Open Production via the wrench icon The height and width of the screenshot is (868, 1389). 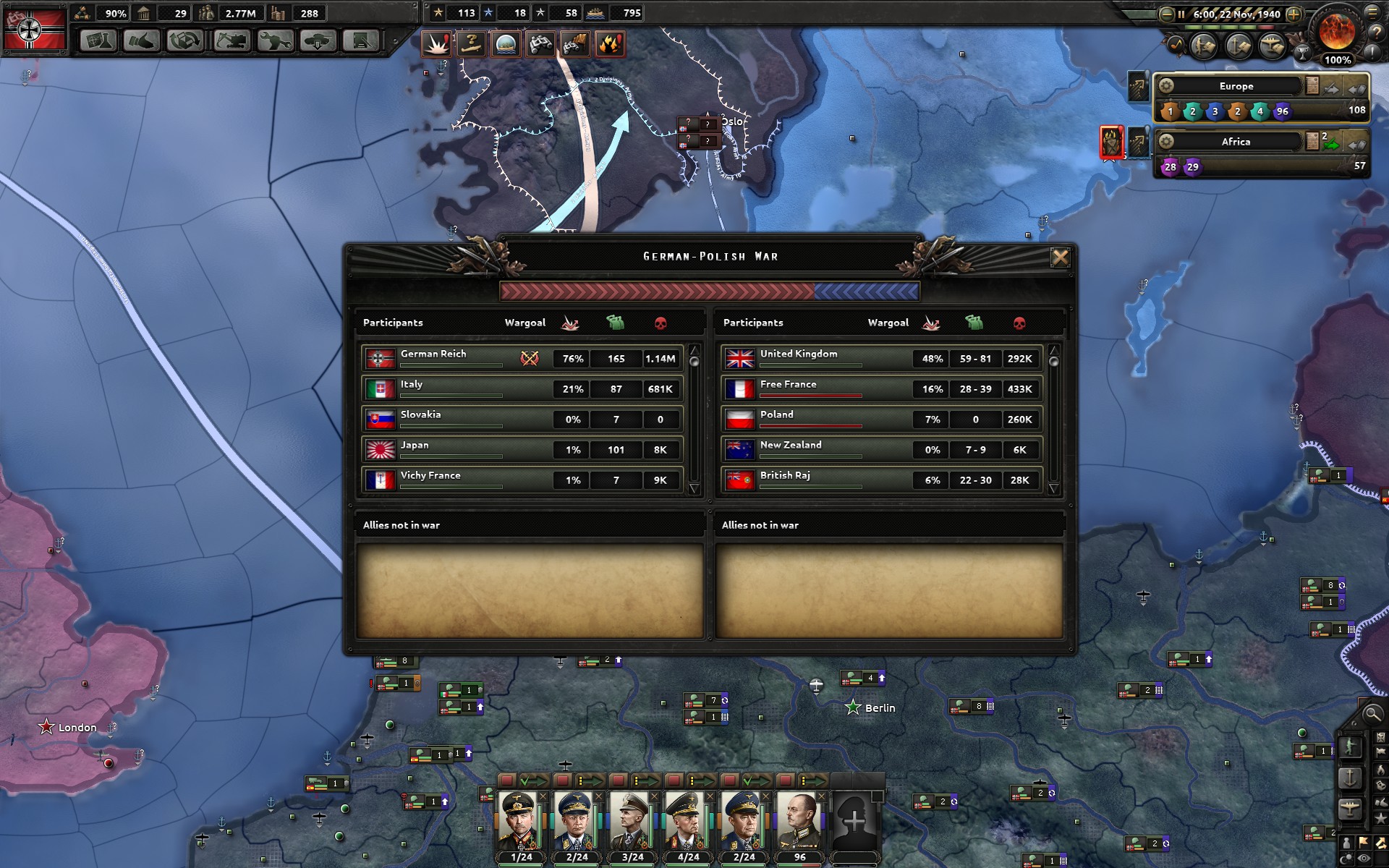274,41
